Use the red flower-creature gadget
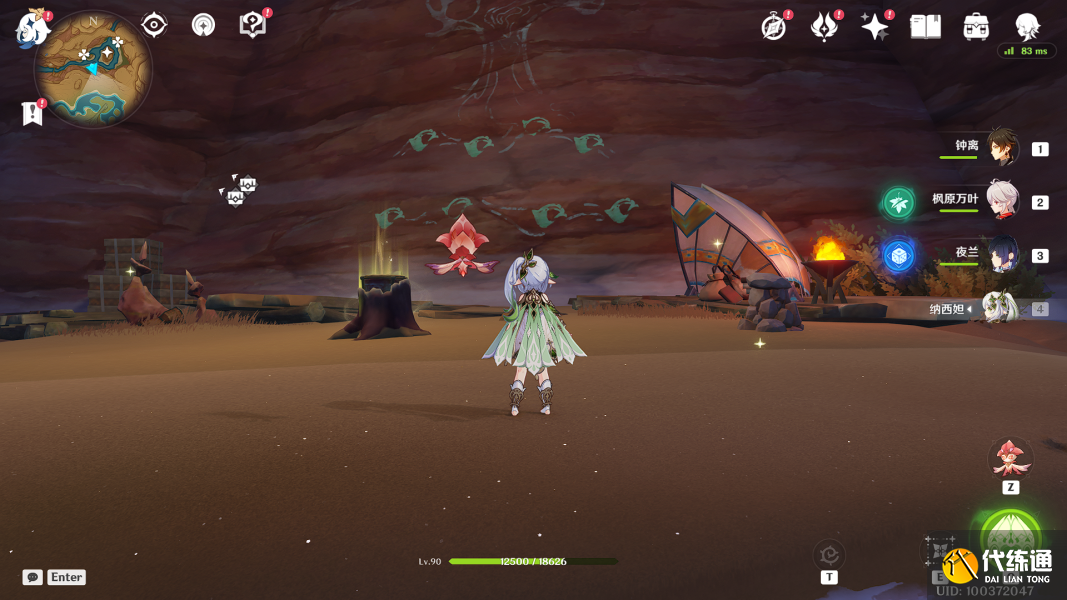This screenshot has width=1067, height=600. coord(1010,459)
